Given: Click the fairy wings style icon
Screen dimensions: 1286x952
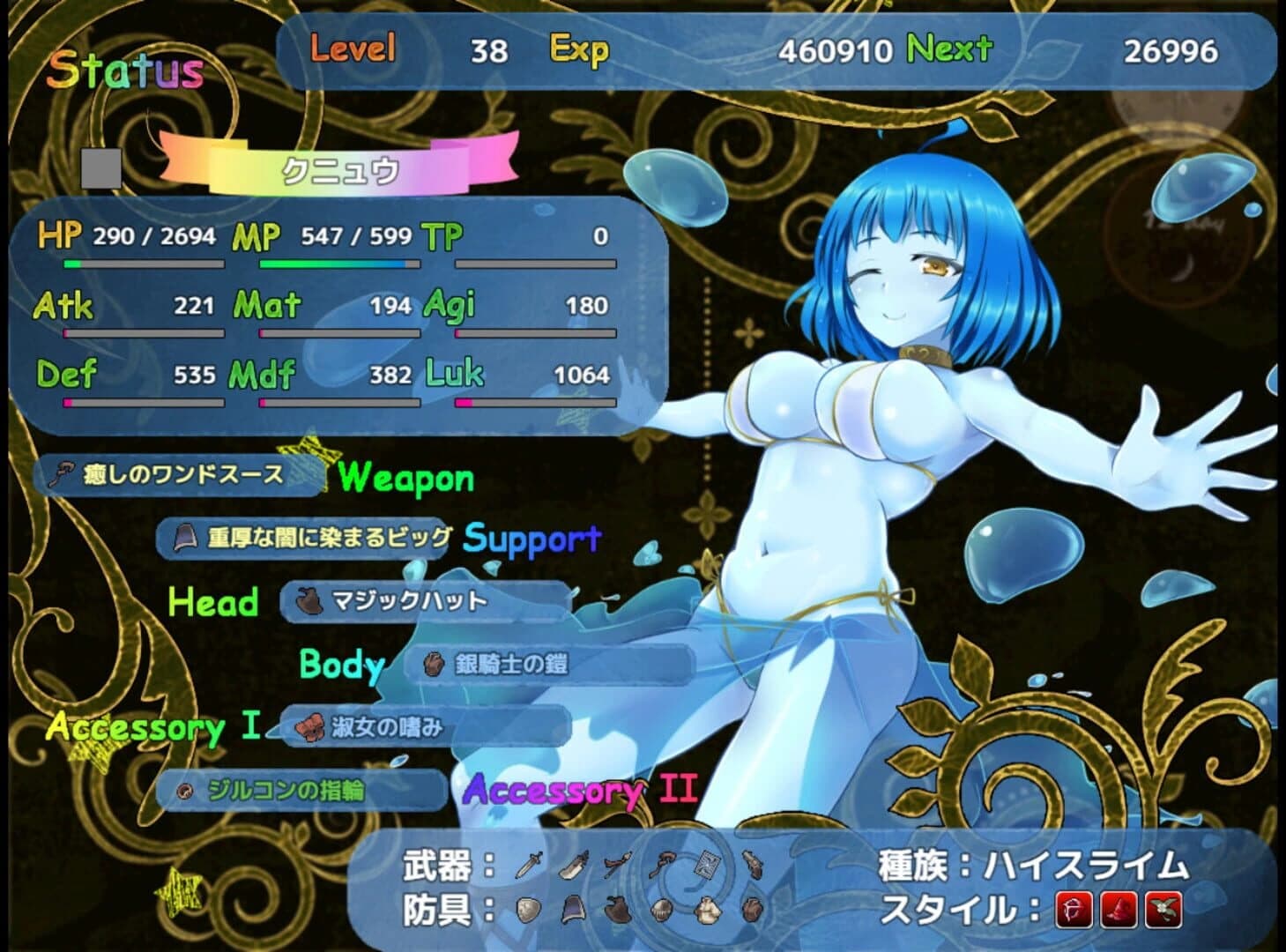Looking at the screenshot, I should tap(1163, 909).
